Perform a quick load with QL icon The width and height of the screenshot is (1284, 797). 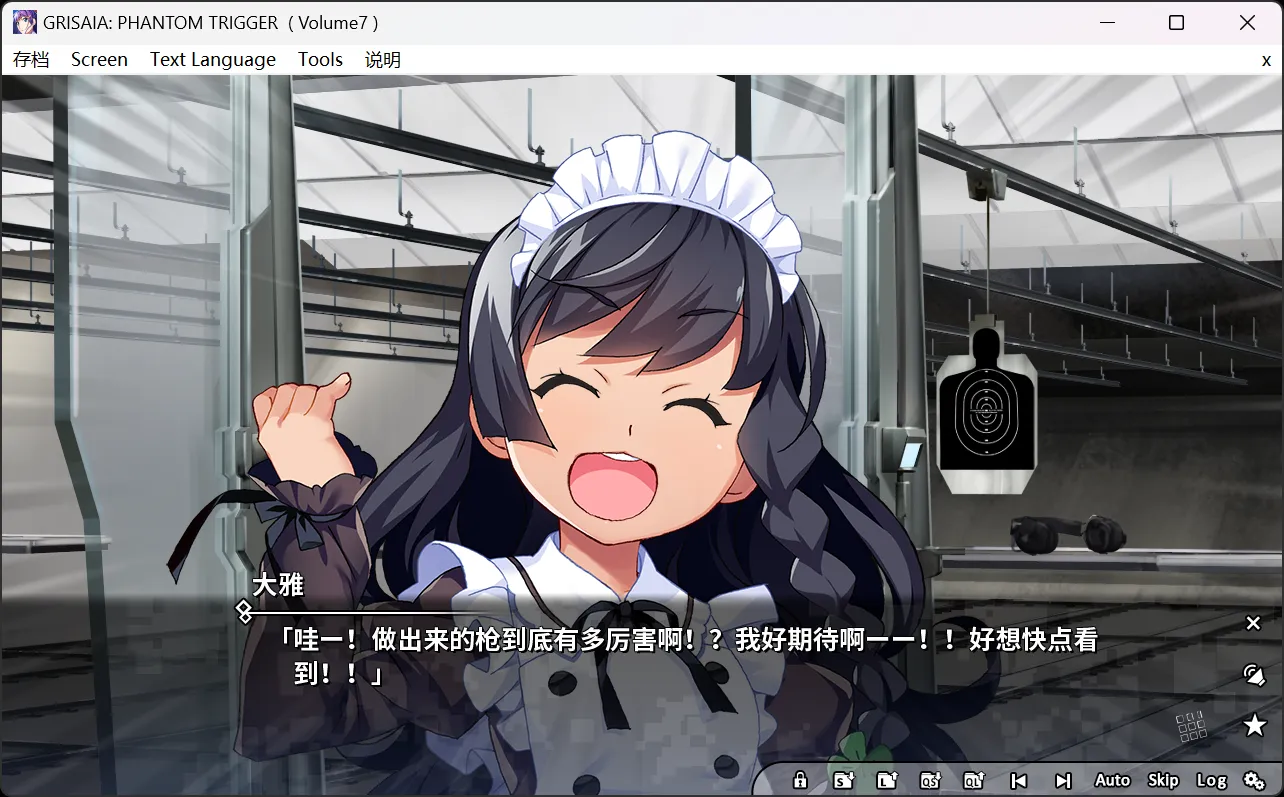coord(975,780)
